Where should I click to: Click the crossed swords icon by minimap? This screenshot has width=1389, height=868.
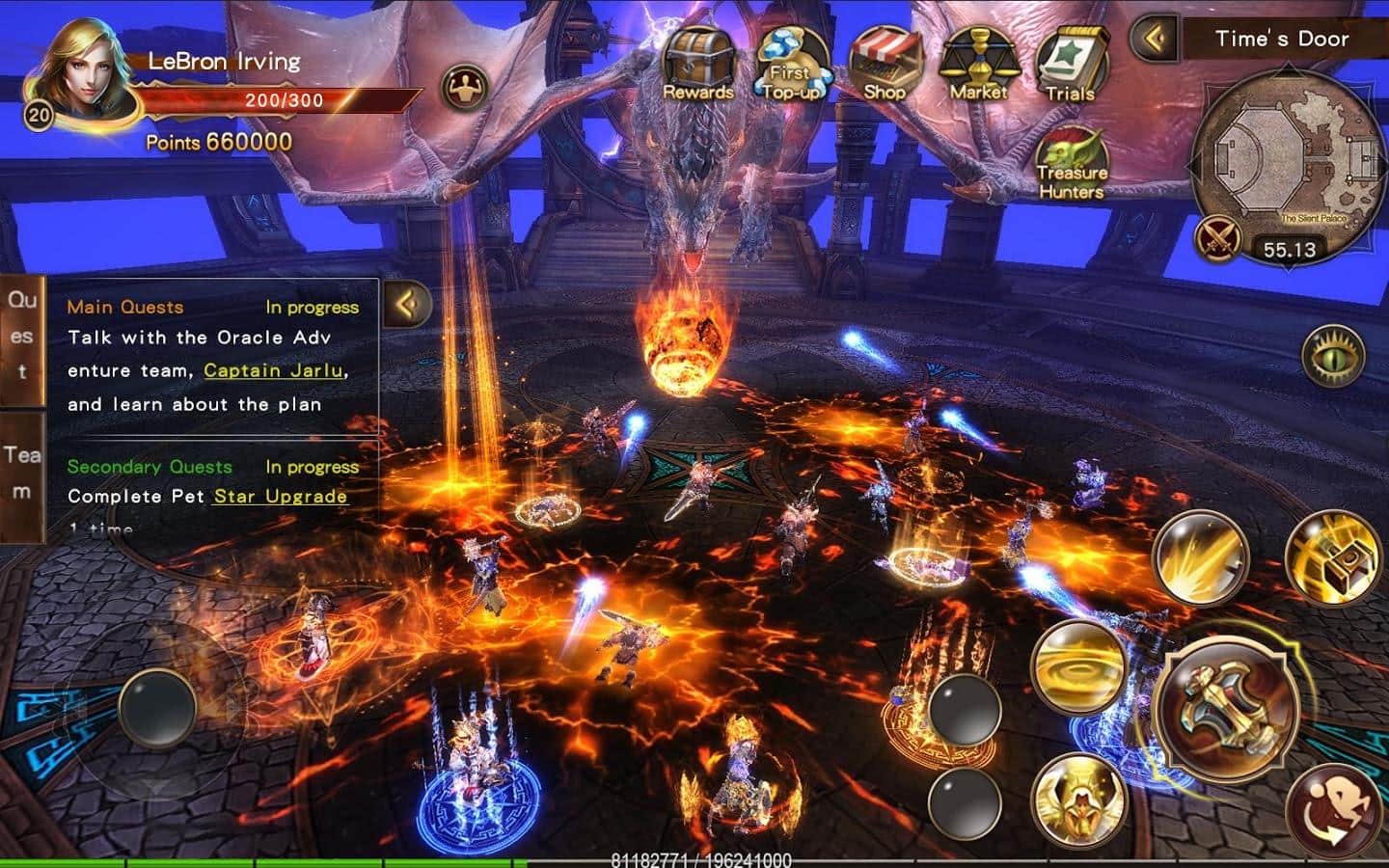click(1217, 236)
